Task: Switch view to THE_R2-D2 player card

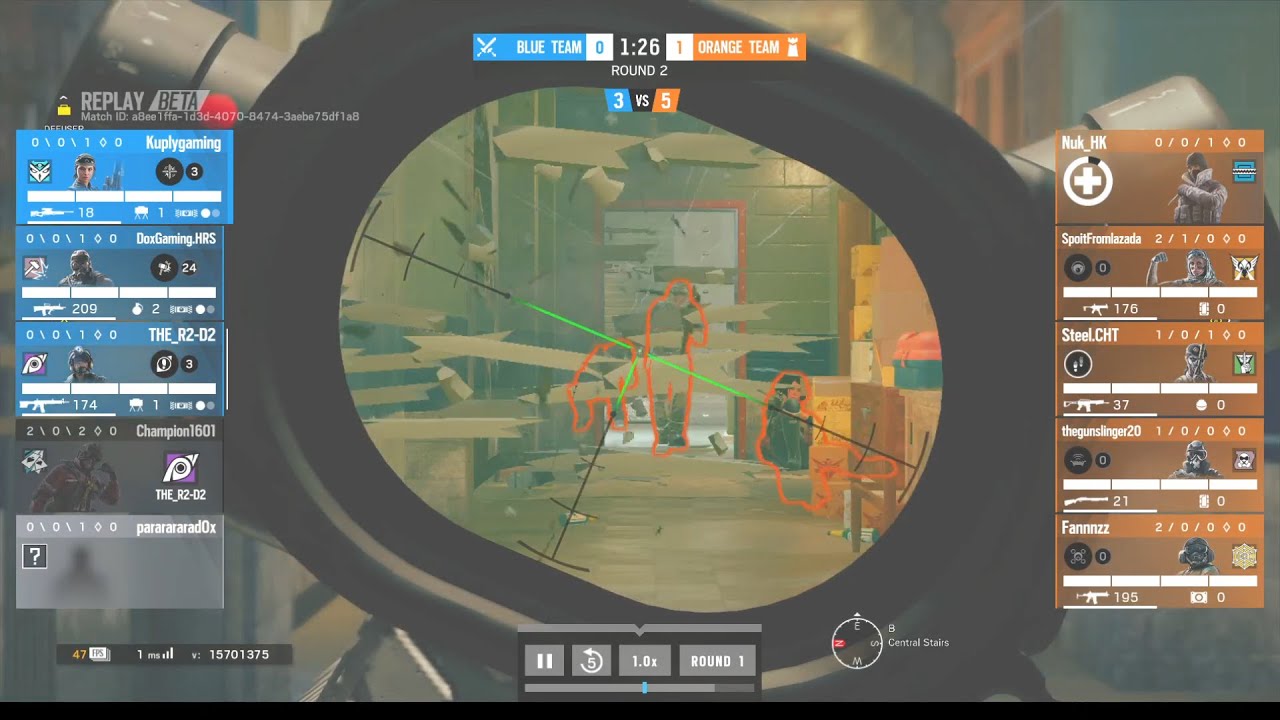Action: [120, 368]
